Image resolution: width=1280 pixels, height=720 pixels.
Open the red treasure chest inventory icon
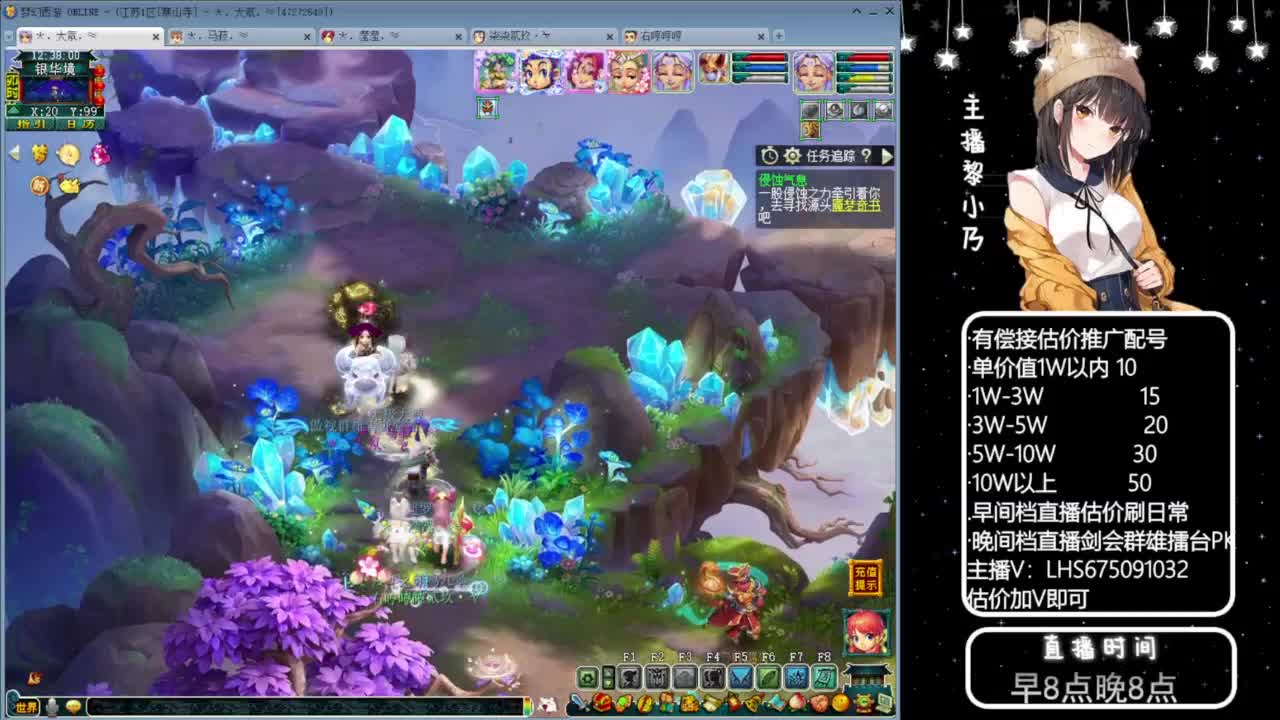click(600, 701)
